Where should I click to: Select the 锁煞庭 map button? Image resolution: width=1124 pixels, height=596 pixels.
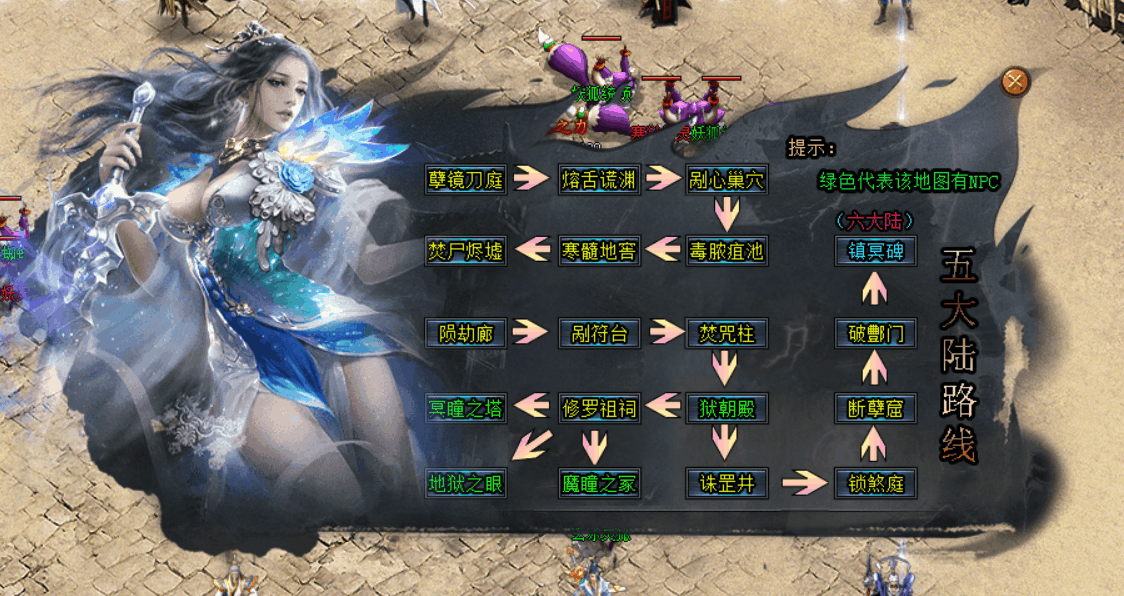point(876,484)
